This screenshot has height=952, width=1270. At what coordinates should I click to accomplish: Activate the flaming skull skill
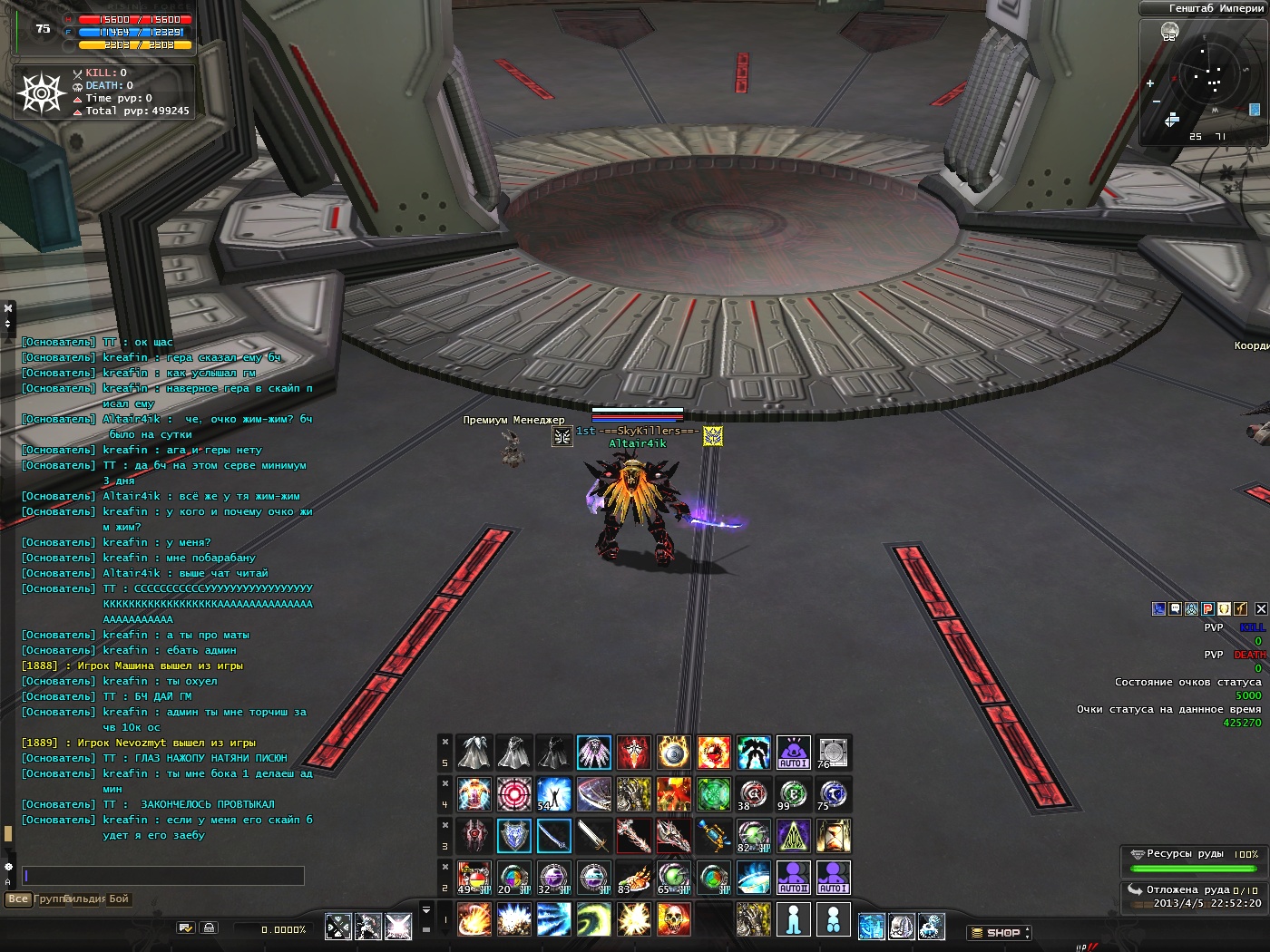tap(673, 920)
